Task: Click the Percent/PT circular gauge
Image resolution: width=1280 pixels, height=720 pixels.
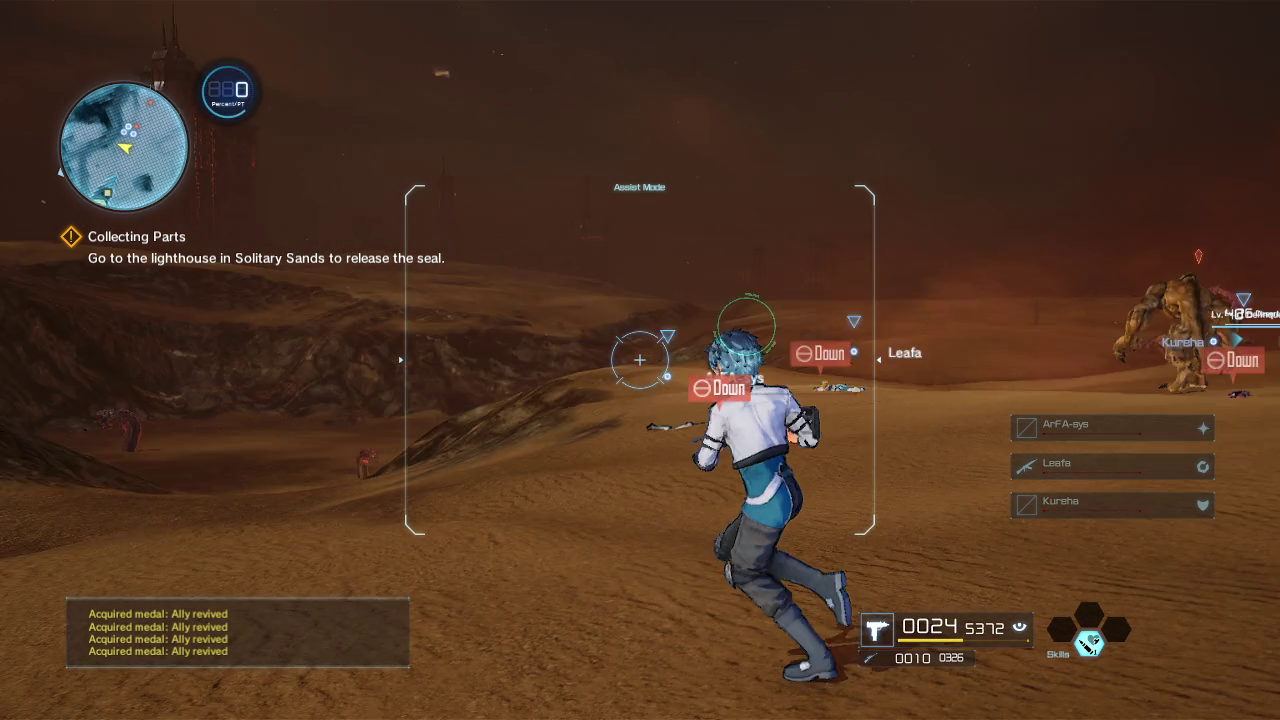Action: point(227,91)
